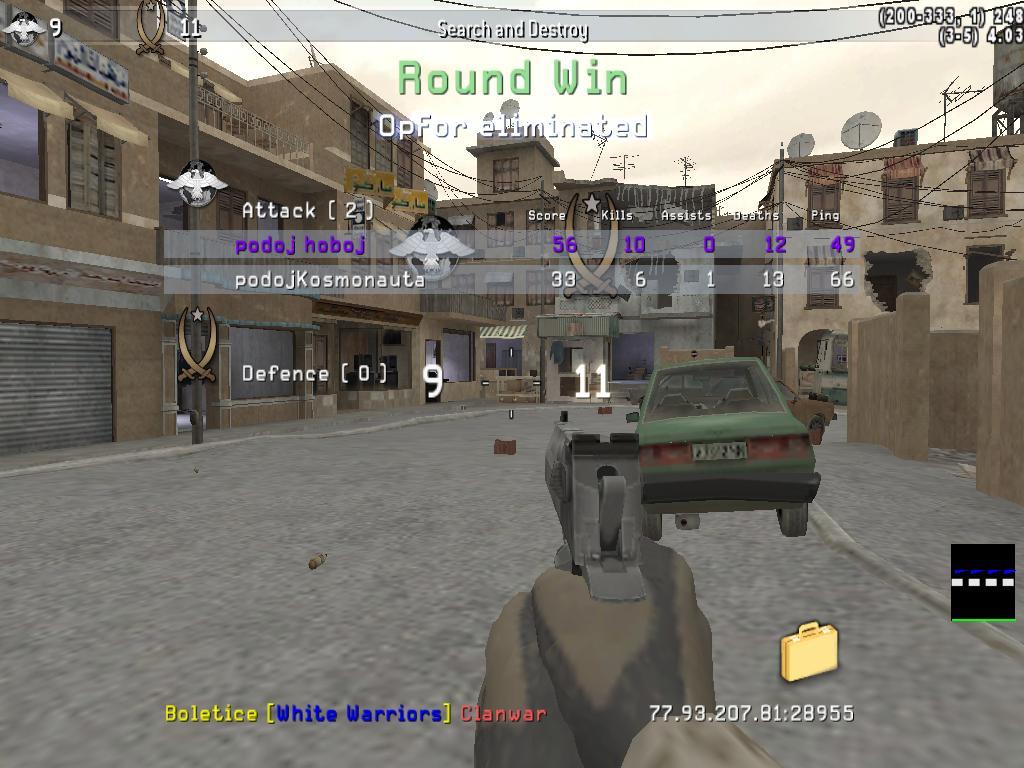
Task: Click the Ping column header
Action: click(825, 215)
